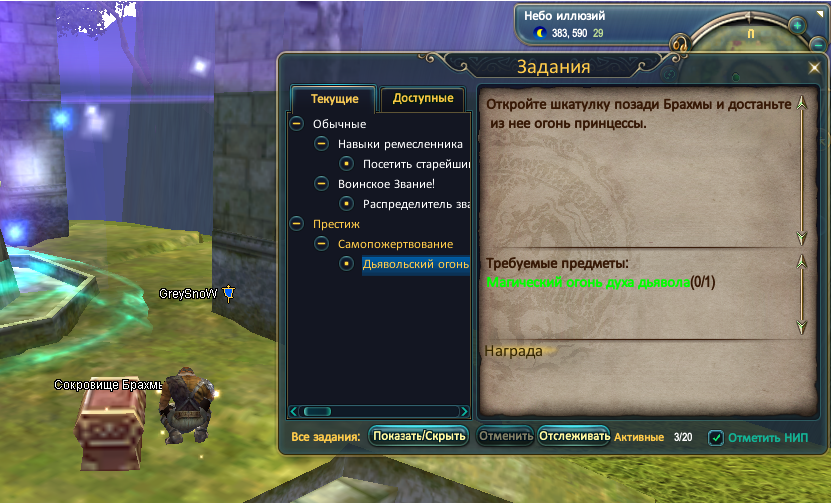
Task: Cancel quest with the Отменить button
Action: click(505, 437)
